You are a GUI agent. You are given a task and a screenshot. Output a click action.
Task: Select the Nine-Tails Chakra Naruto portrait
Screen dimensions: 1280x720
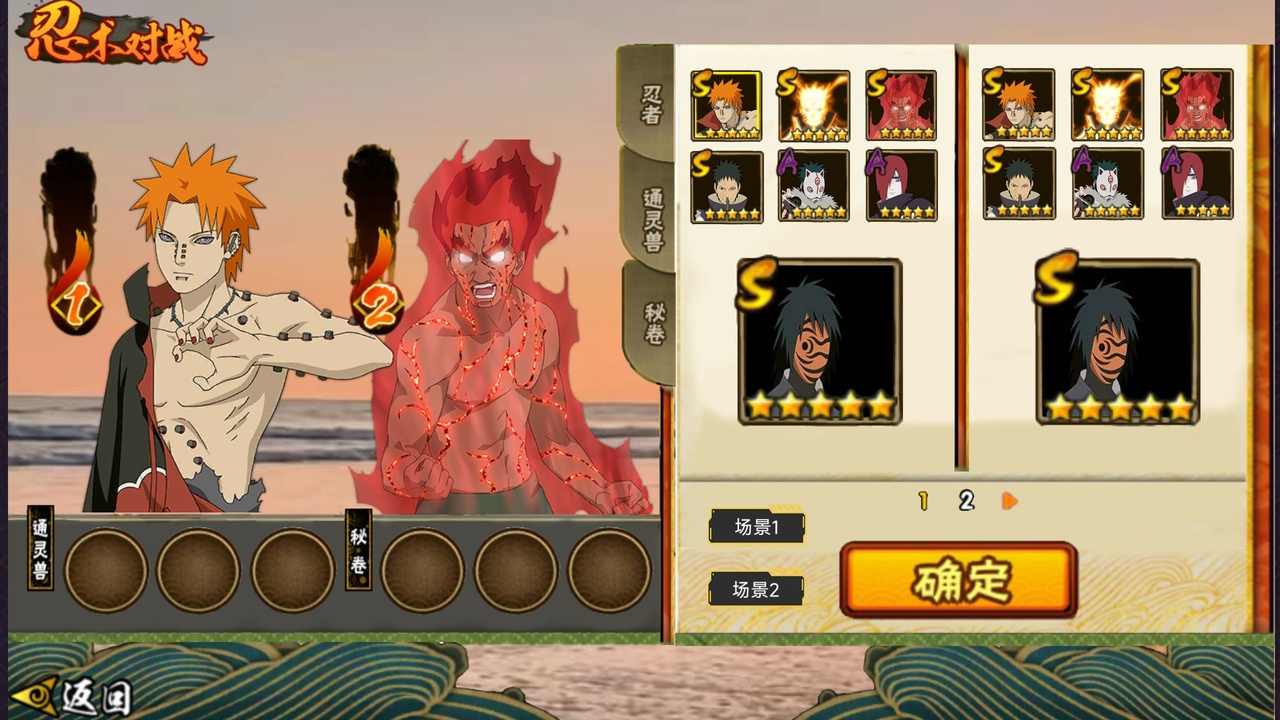[x=814, y=103]
